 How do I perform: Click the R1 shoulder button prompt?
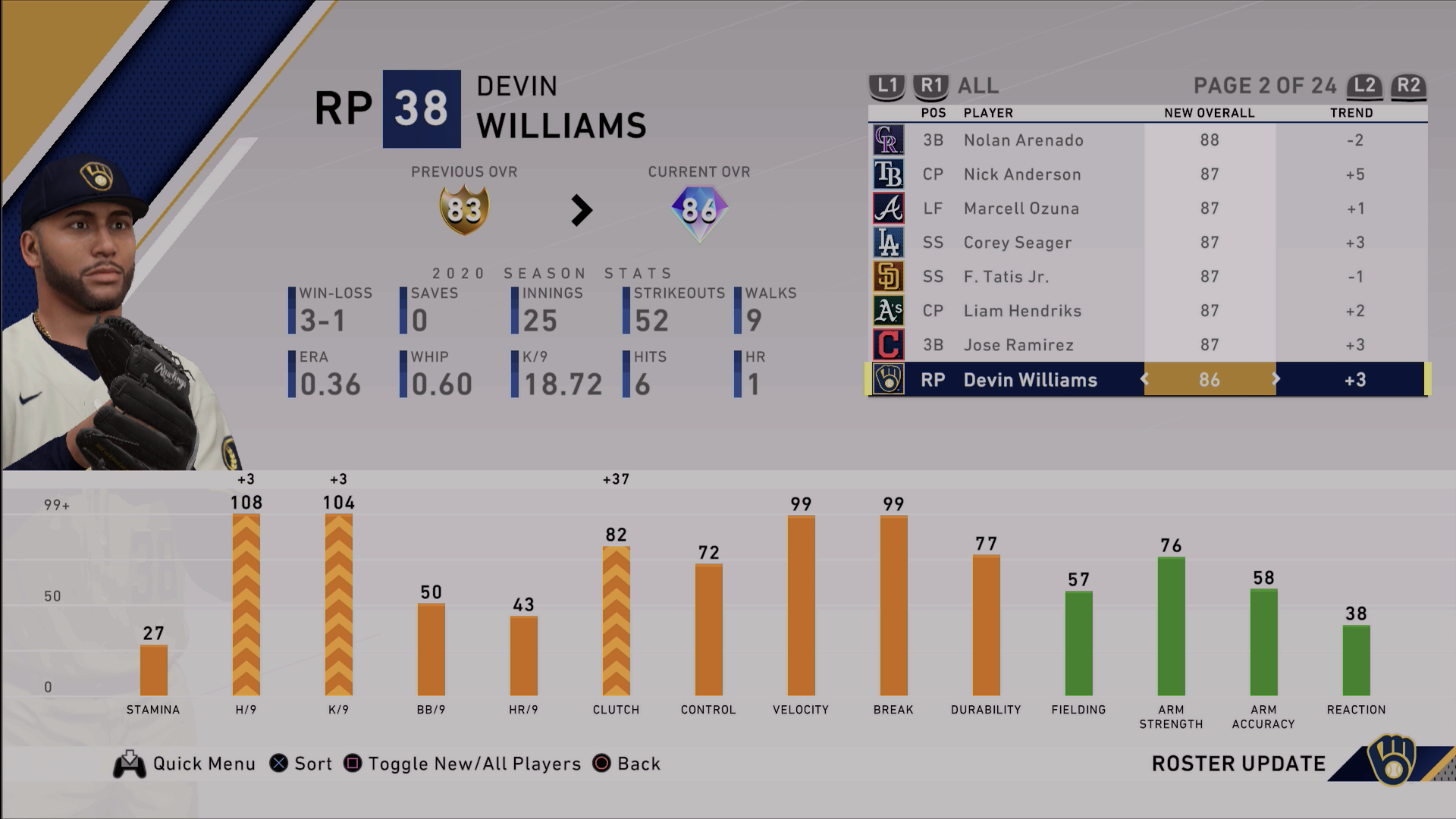(930, 86)
